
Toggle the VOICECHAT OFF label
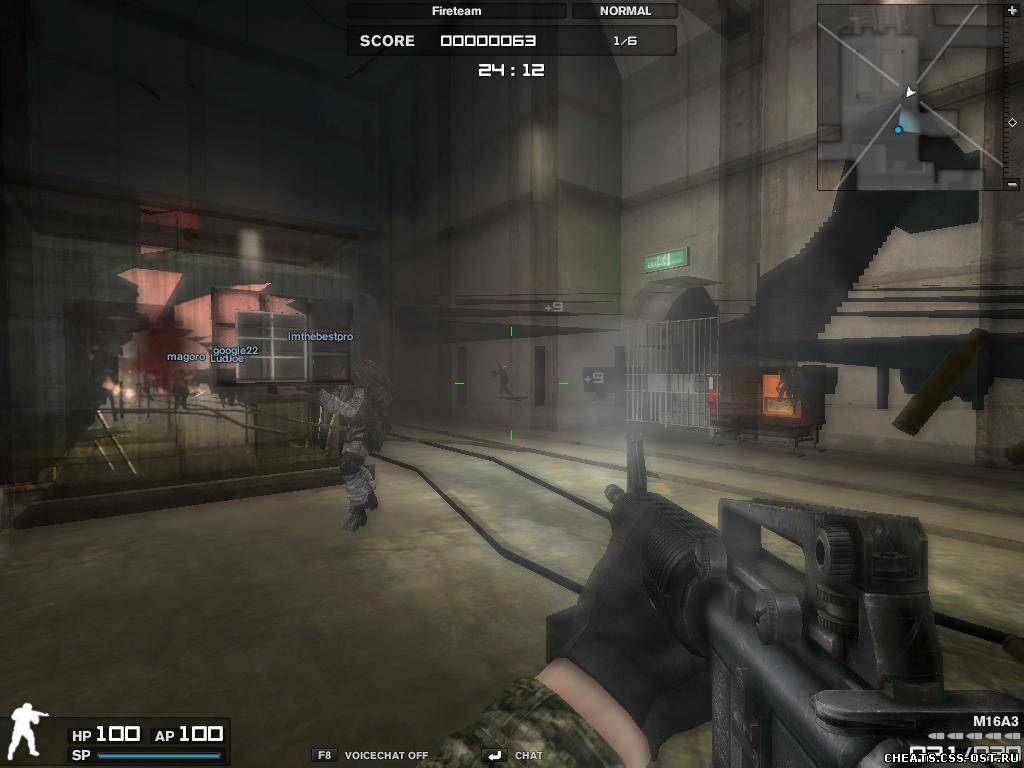(x=385, y=755)
